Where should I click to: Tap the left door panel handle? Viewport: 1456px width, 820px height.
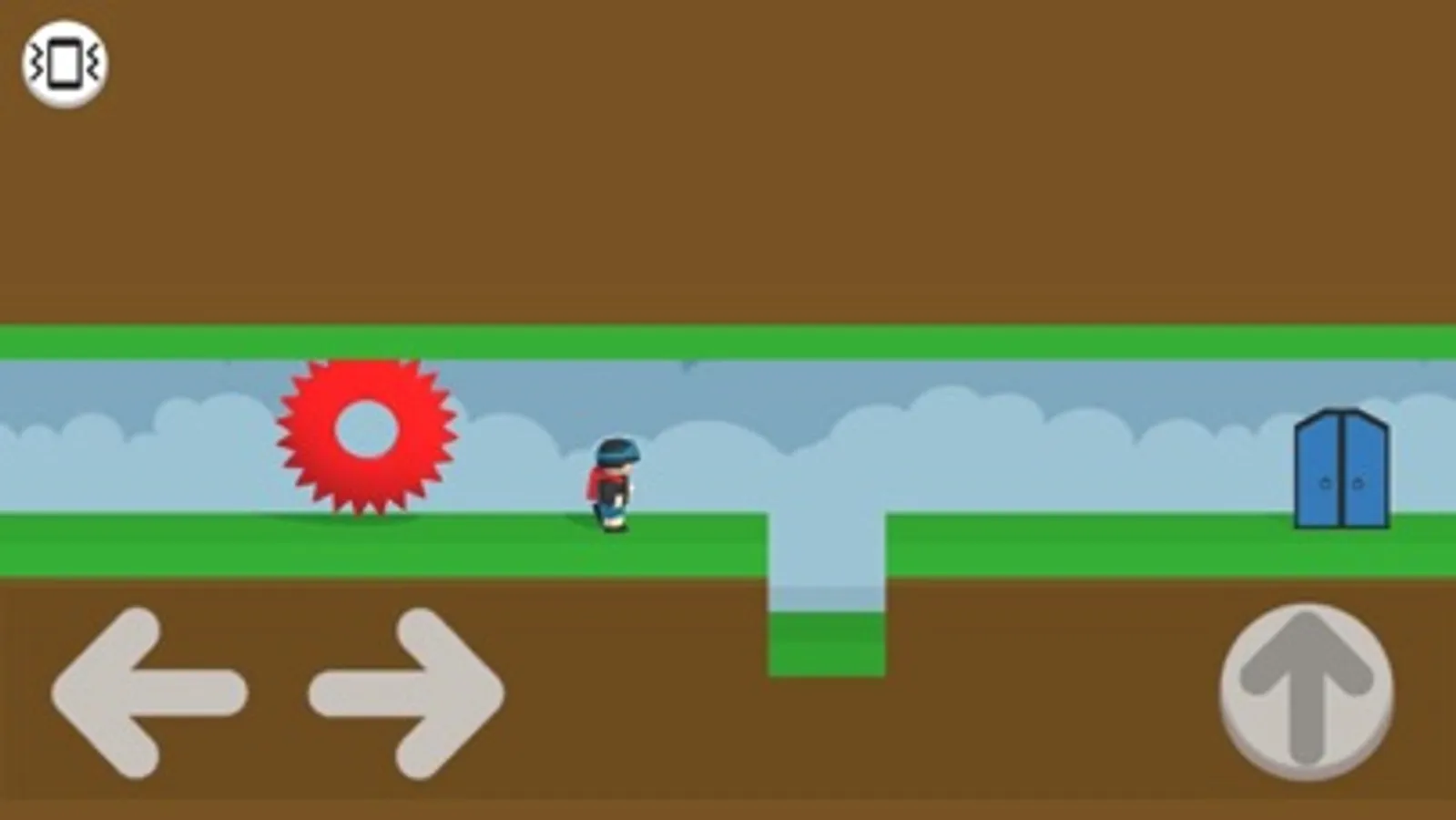pos(1325,482)
